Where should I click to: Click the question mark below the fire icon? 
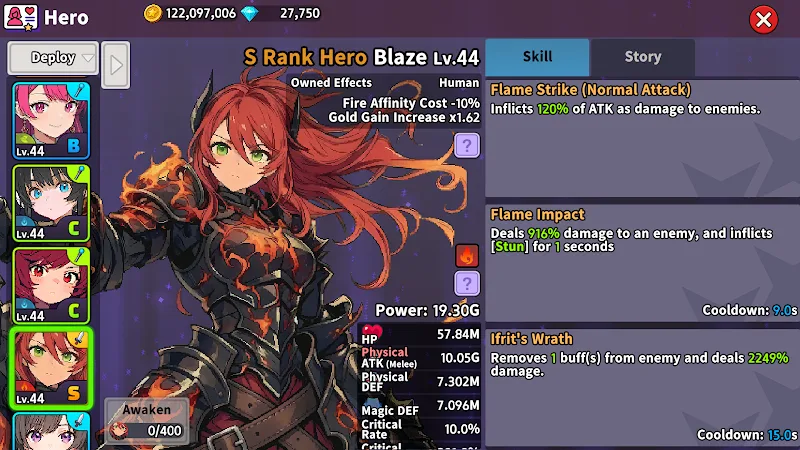(x=467, y=283)
